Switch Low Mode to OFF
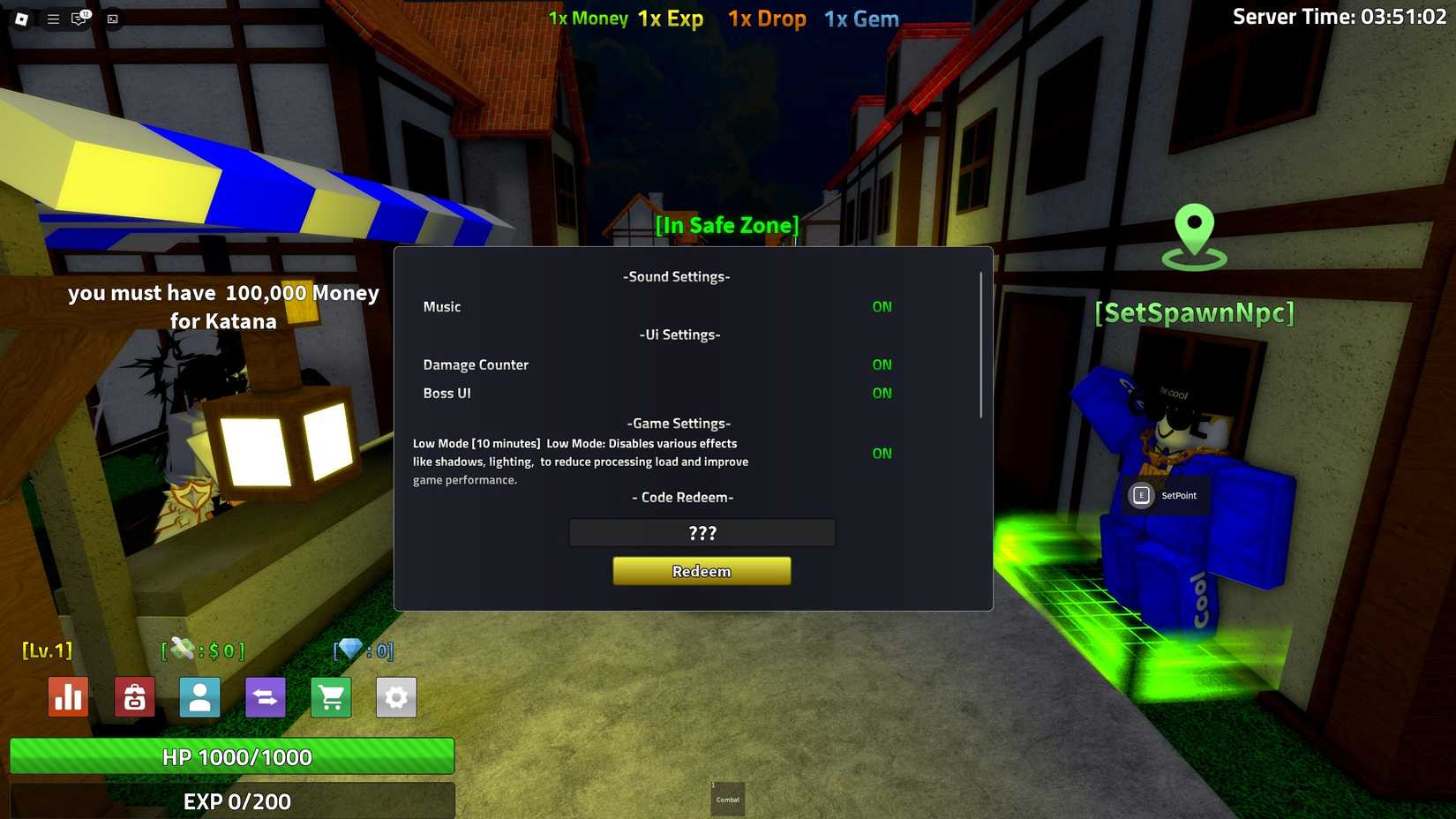Screen dimensions: 1456x819 (882, 453)
